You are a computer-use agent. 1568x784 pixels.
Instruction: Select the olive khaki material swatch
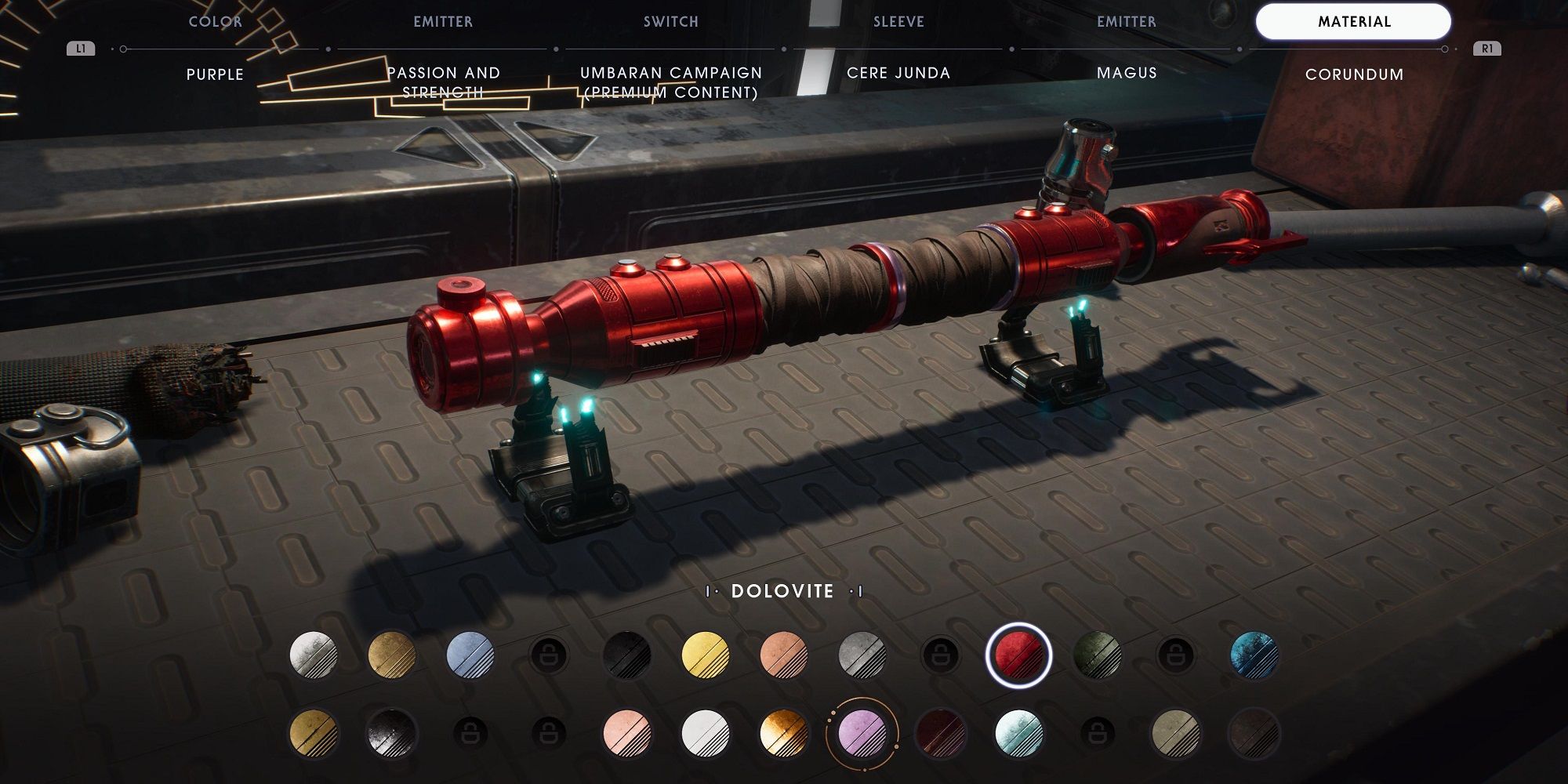pyautogui.click(x=1176, y=733)
